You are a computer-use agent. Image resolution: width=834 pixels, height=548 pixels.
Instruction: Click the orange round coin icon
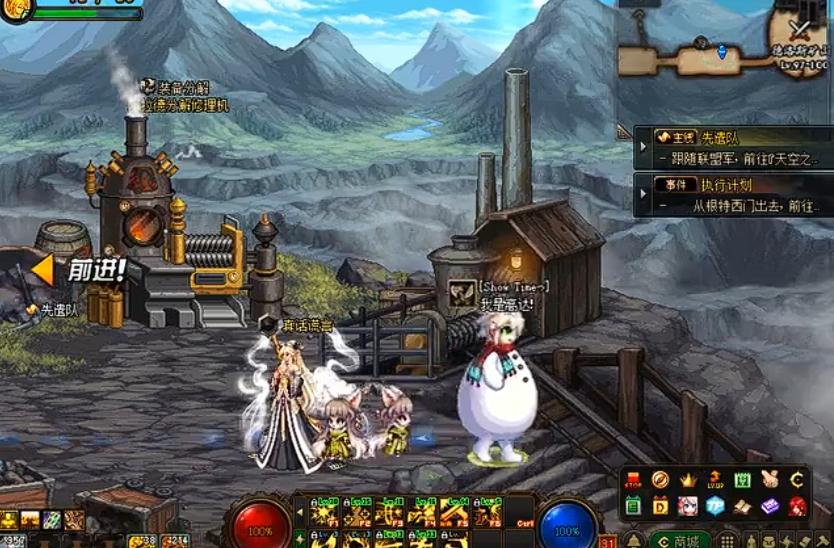660,480
